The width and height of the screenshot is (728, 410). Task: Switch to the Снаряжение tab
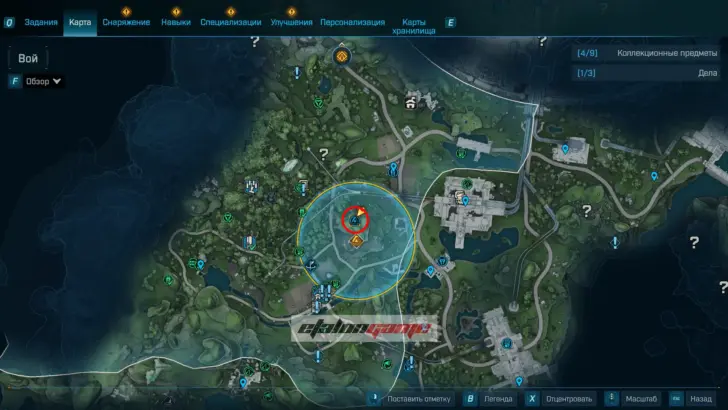pos(126,21)
